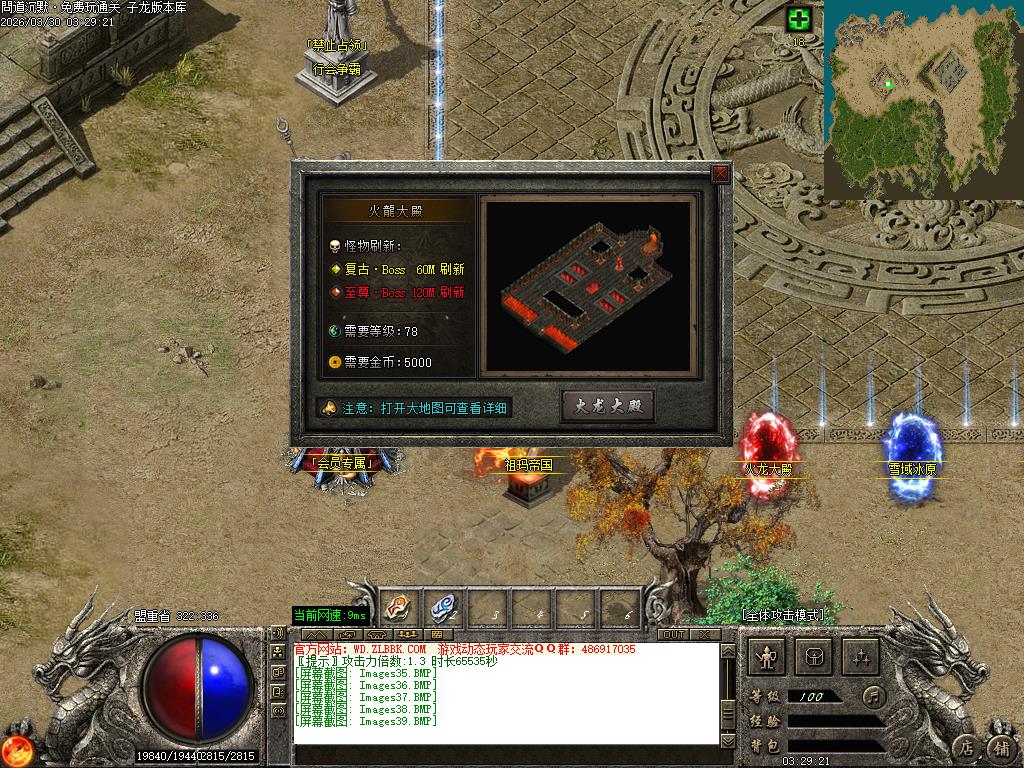Click the fiery orb icon in corner
Image resolution: width=1024 pixels, height=768 pixels.
(15, 749)
